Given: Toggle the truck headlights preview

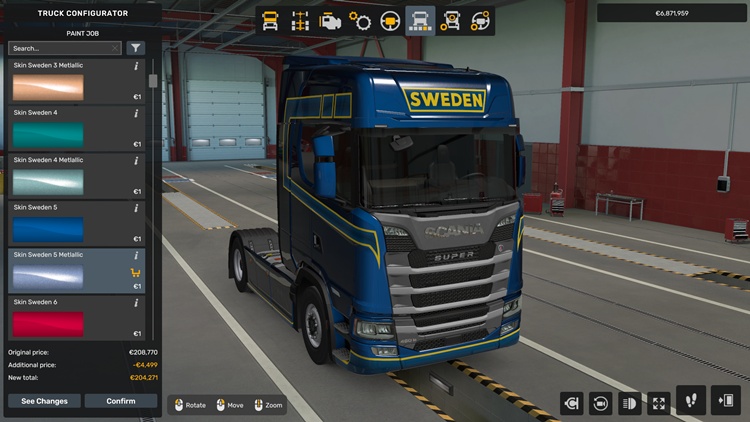Looking at the screenshot, I should coord(630,403).
